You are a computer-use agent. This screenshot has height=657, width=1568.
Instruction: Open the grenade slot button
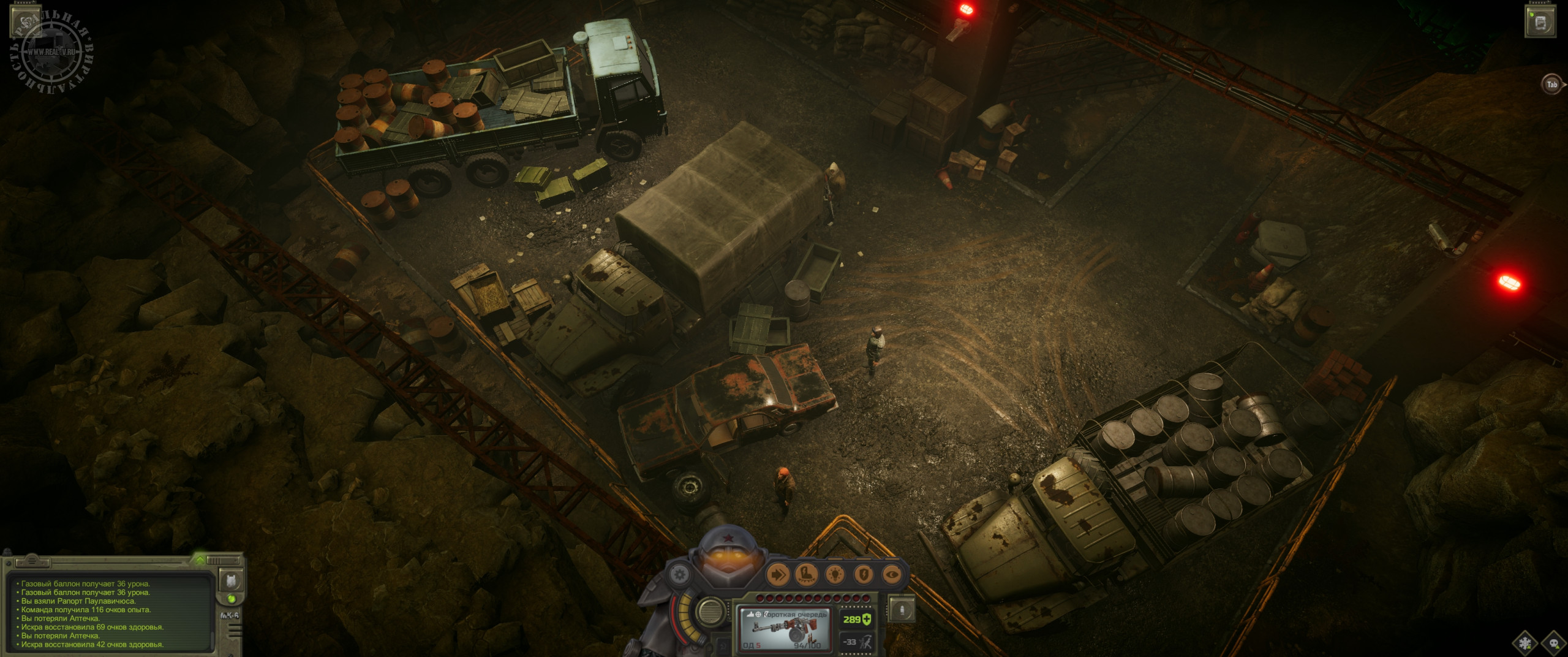click(901, 609)
